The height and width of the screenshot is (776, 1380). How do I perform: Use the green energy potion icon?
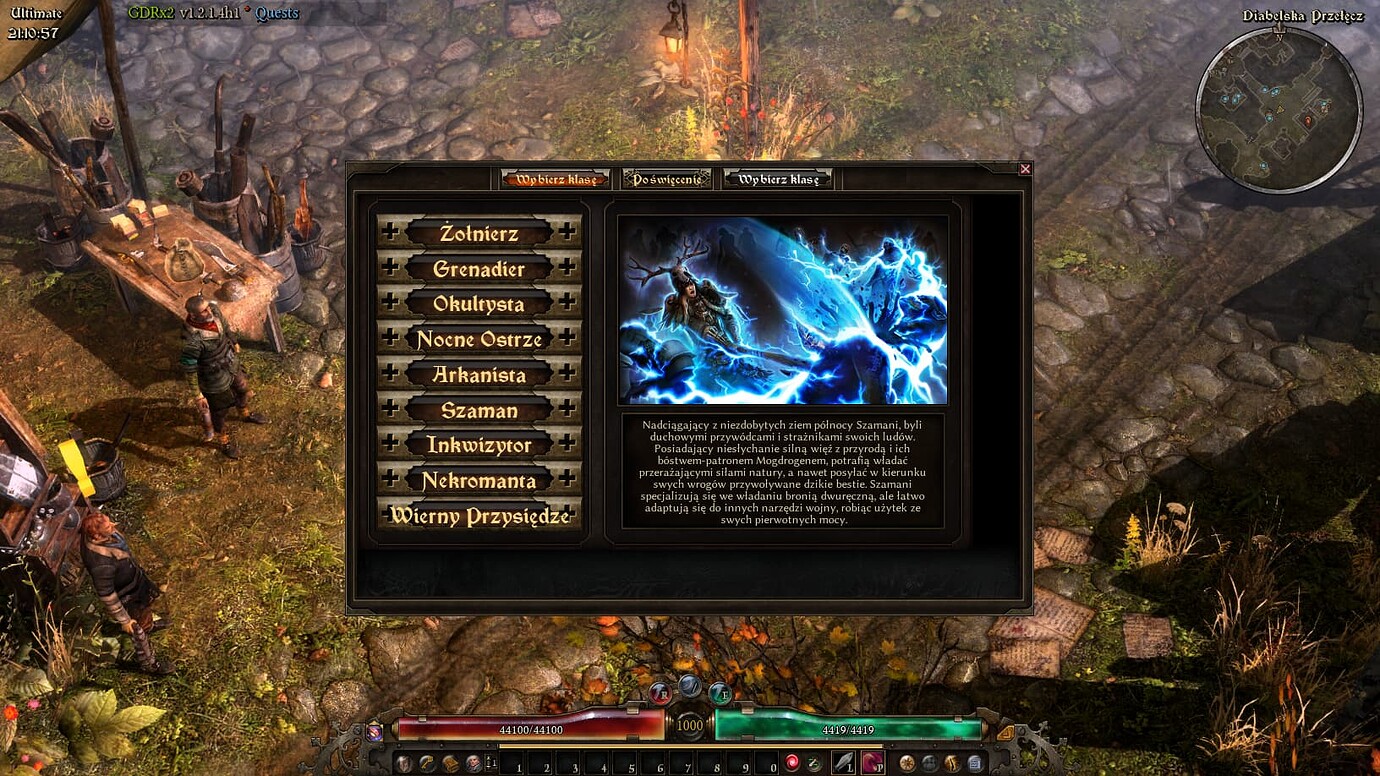click(x=812, y=762)
